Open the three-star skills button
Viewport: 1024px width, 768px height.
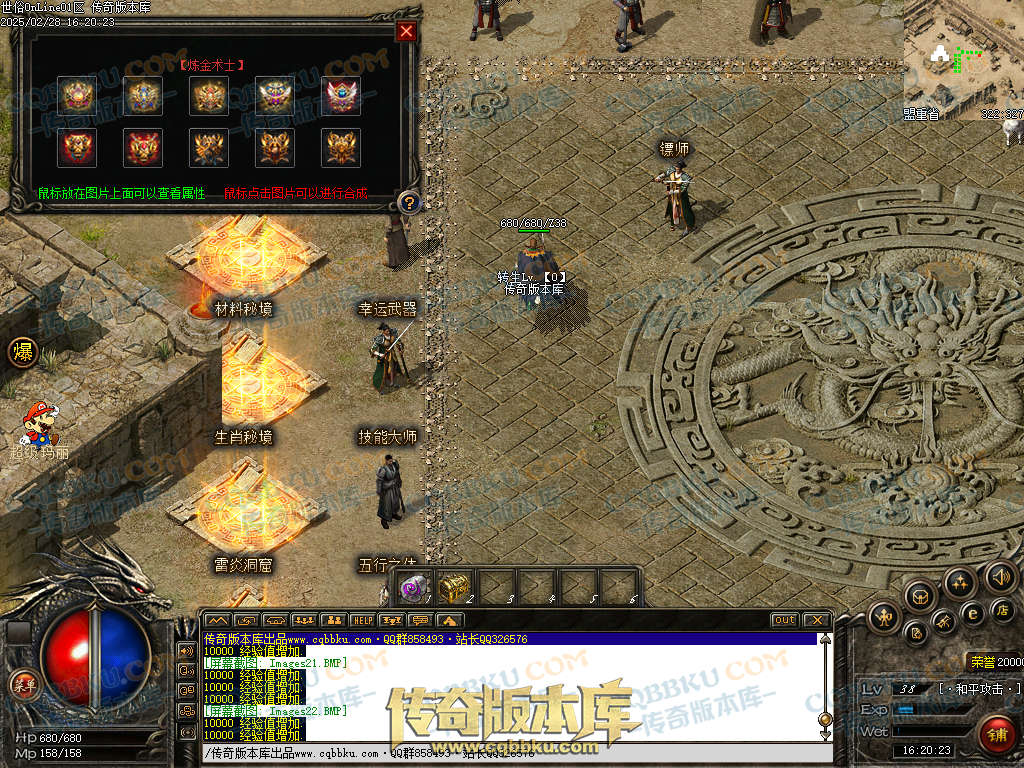[959, 583]
